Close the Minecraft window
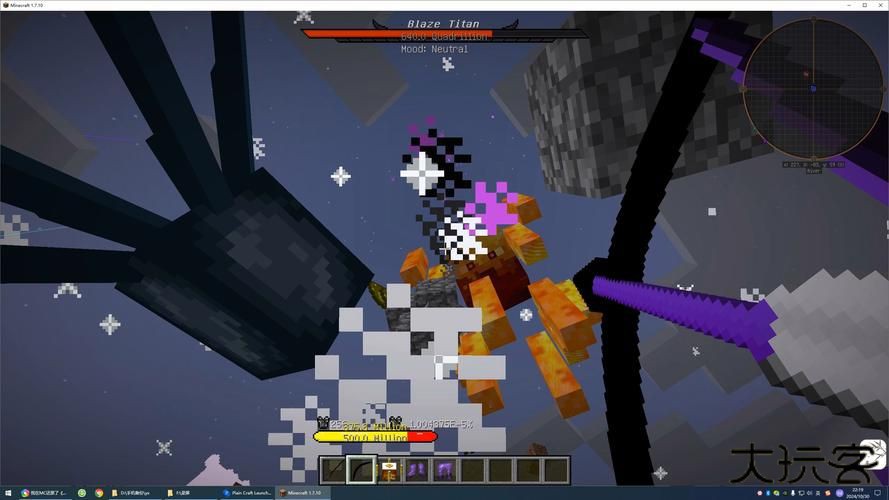This screenshot has width=889, height=500. click(878, 5)
